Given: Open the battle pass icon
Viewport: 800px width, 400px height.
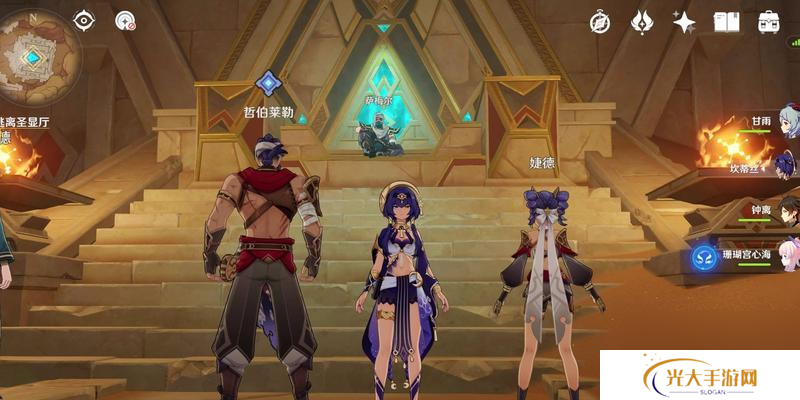Looking at the screenshot, I should click(x=642, y=22).
